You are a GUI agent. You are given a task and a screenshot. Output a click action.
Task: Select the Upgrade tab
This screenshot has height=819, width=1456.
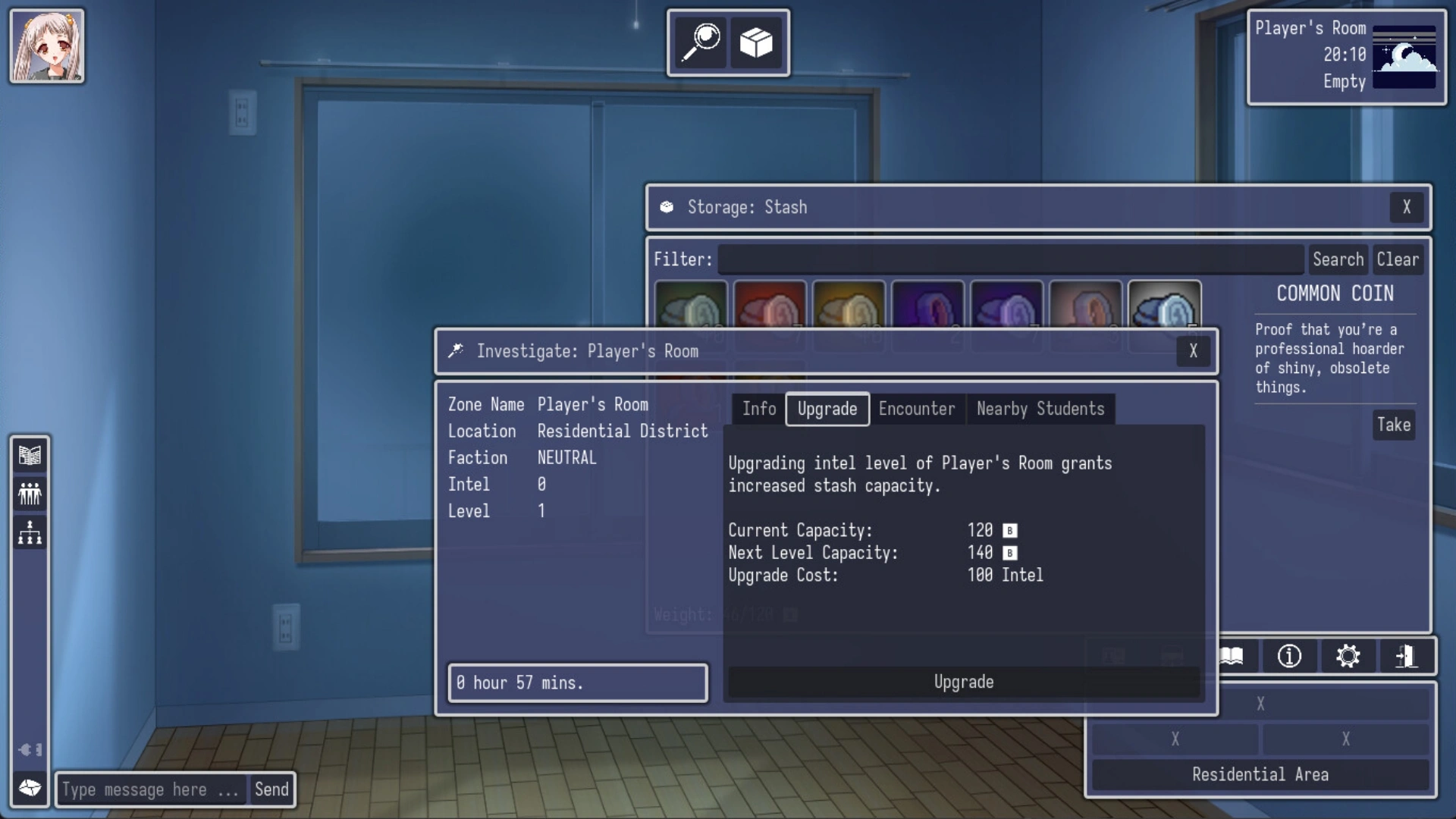(x=827, y=409)
